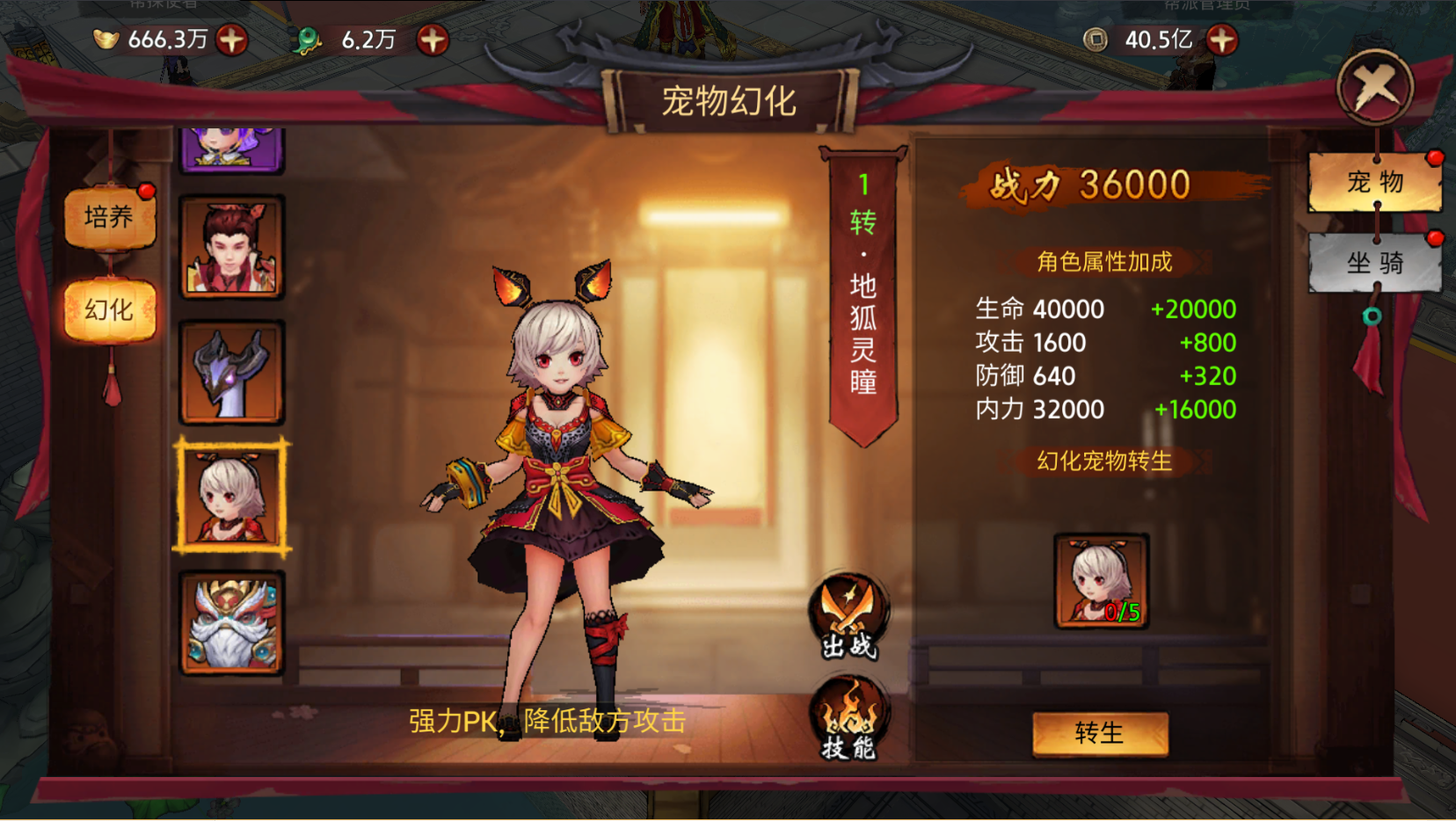This screenshot has width=1456, height=821.
Task: Select the 幻化 lantern tab
Action: click(x=109, y=309)
